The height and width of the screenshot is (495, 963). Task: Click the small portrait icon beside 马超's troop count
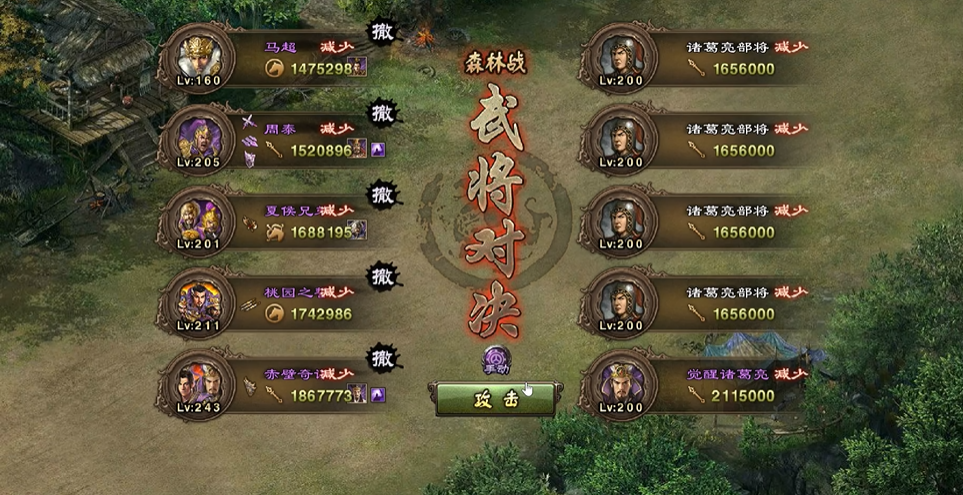[359, 67]
